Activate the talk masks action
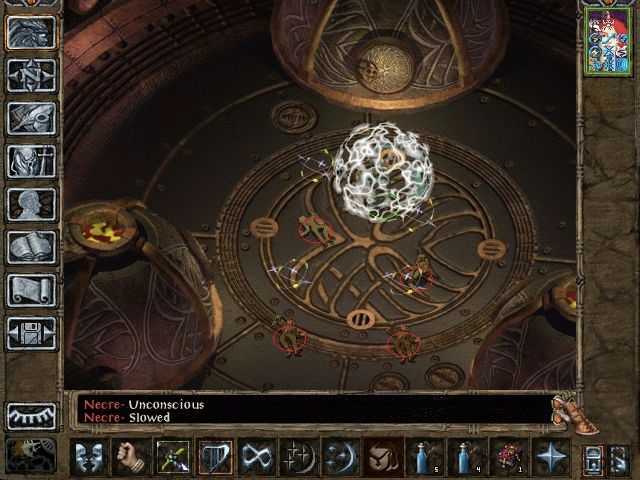640x480 pixels. pyautogui.click(x=89, y=457)
